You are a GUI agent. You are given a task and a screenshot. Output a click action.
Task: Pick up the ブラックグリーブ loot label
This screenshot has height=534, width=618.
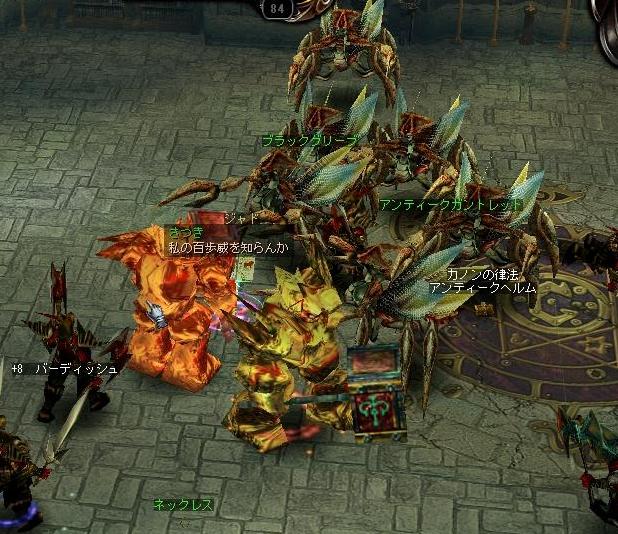[309, 142]
